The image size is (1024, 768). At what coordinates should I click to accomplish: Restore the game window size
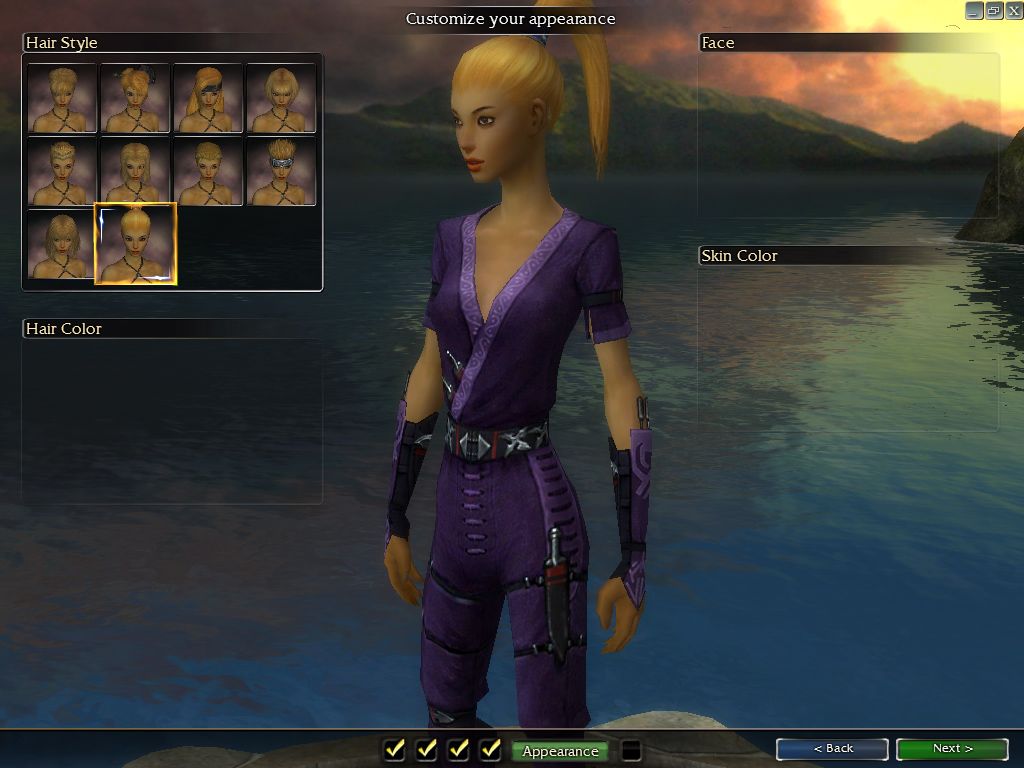(994, 11)
